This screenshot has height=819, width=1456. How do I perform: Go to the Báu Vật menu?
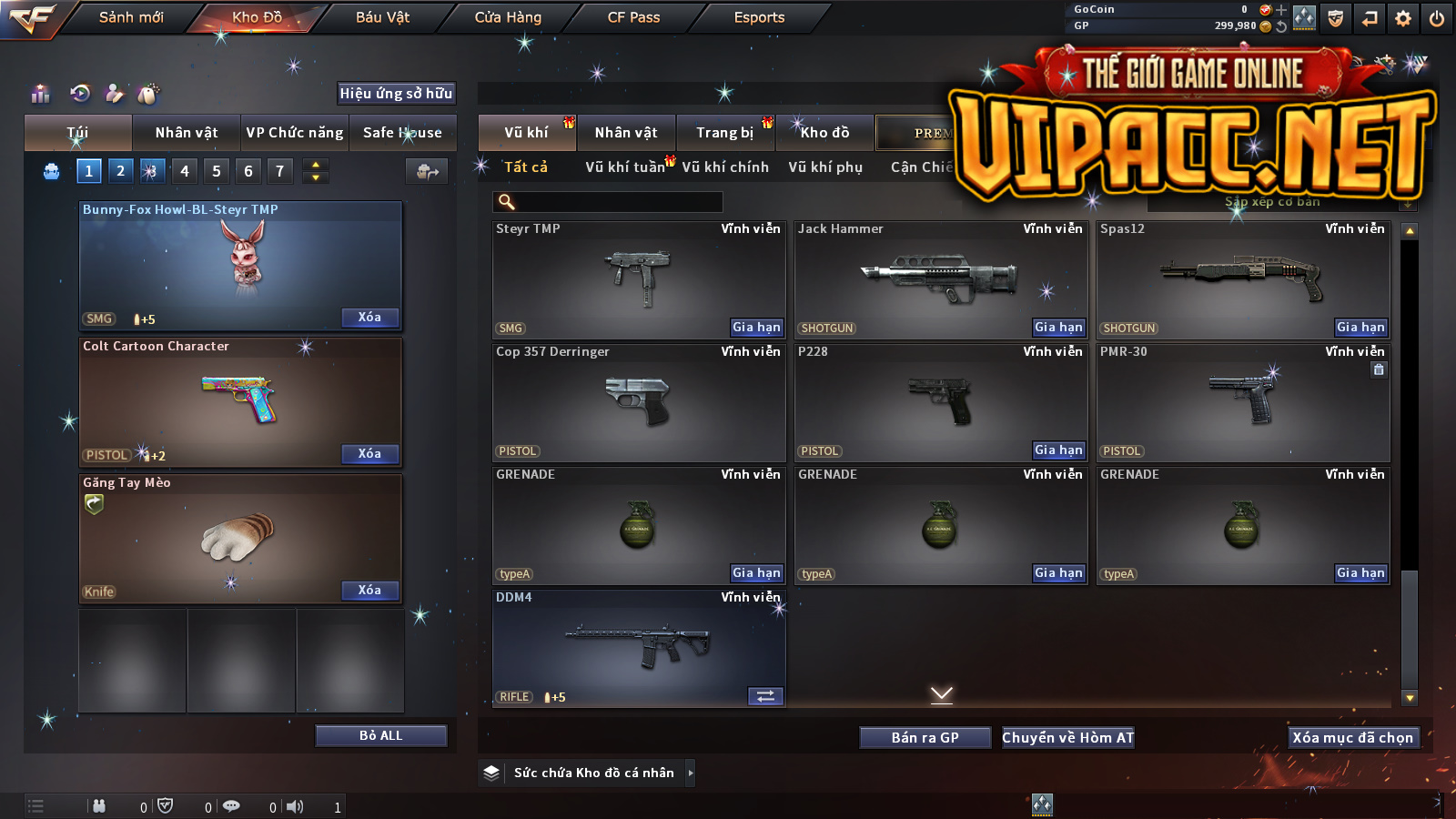click(382, 17)
